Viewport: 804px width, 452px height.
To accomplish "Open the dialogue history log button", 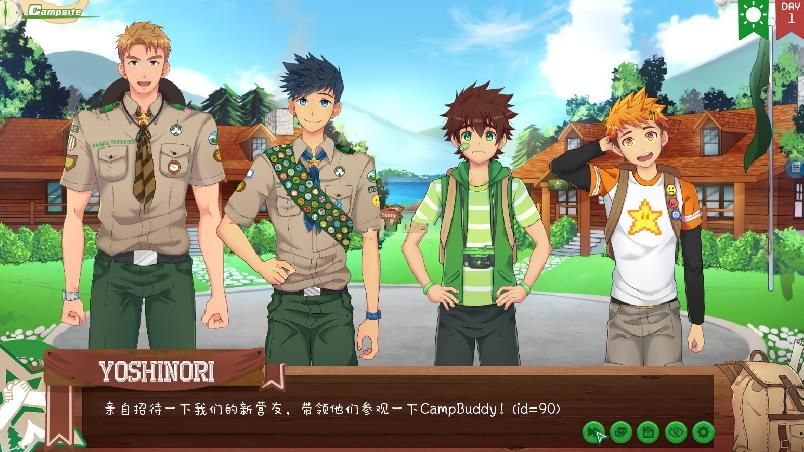I will [620, 432].
